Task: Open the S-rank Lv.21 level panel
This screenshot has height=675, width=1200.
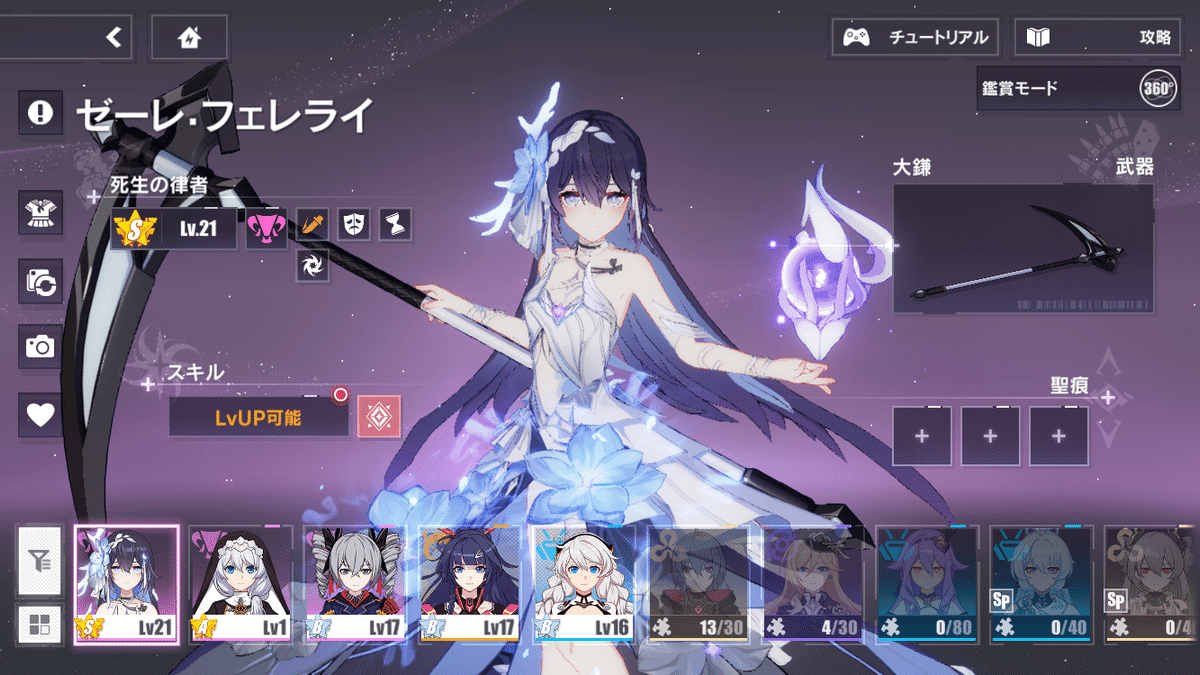Action: coord(174,229)
